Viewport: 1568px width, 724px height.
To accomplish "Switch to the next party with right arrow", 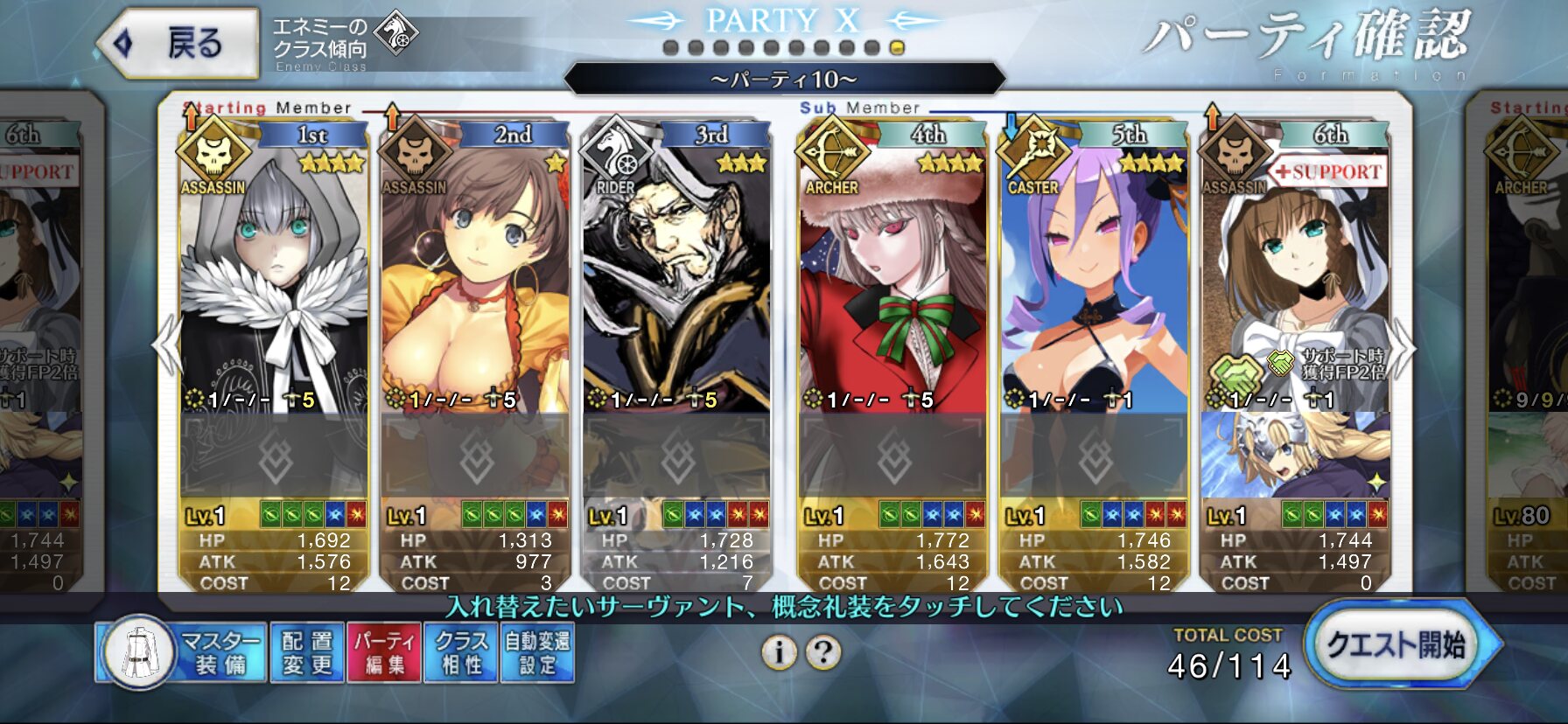I will 1403,346.
